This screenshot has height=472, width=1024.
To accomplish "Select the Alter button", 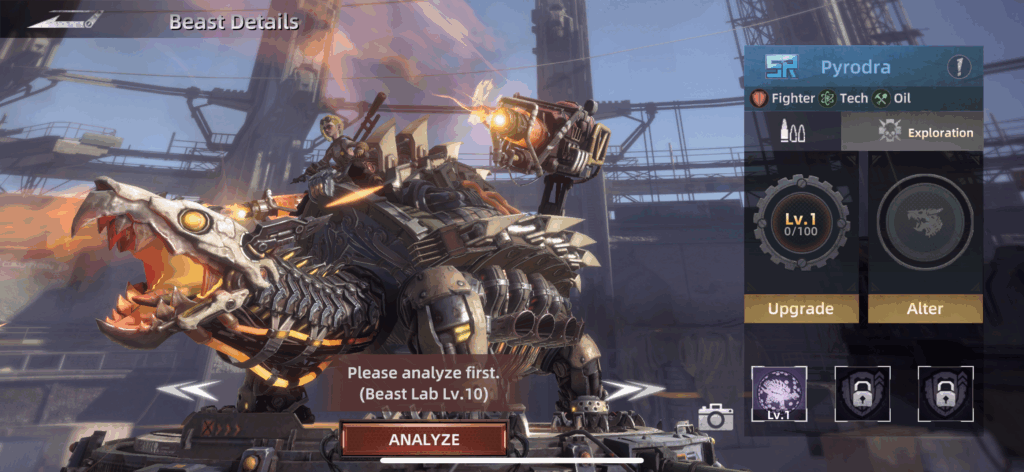I will coord(924,308).
